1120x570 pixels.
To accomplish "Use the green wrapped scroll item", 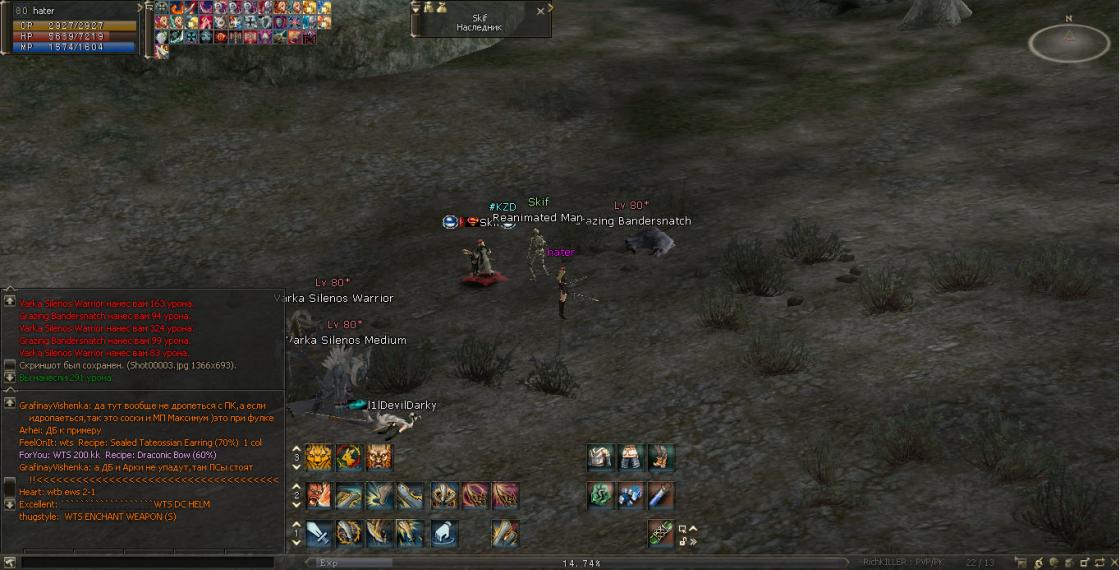I will click(659, 532).
